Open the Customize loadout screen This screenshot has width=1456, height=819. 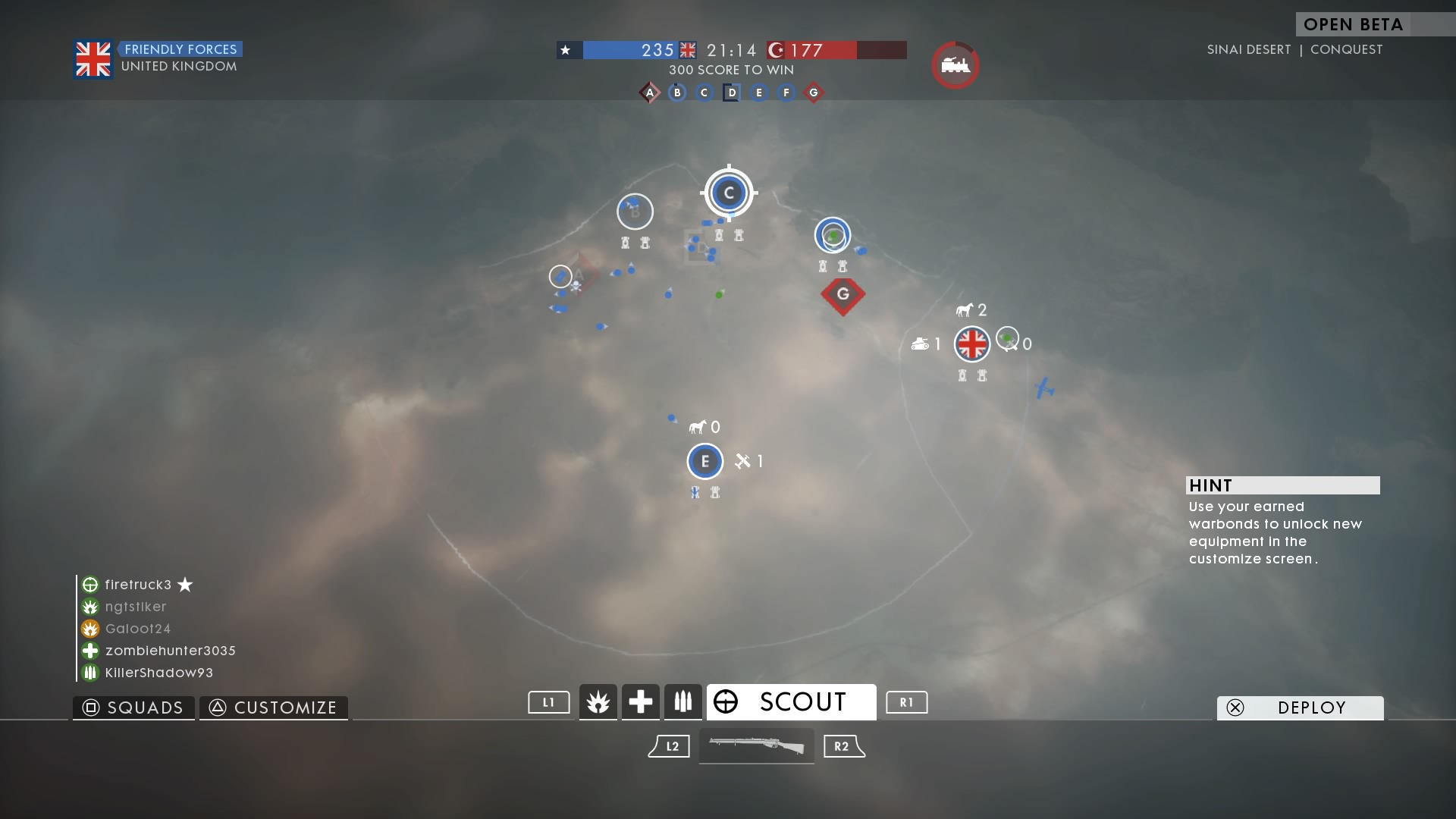[274, 708]
